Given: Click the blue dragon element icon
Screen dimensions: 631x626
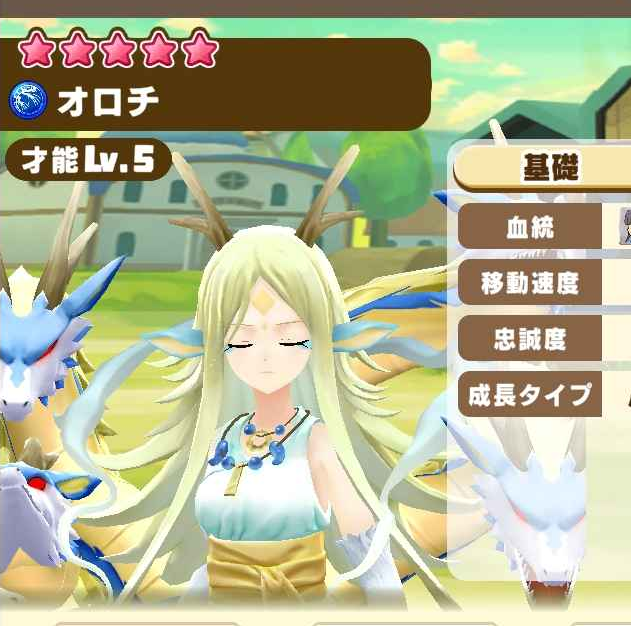Looking at the screenshot, I should [27, 100].
